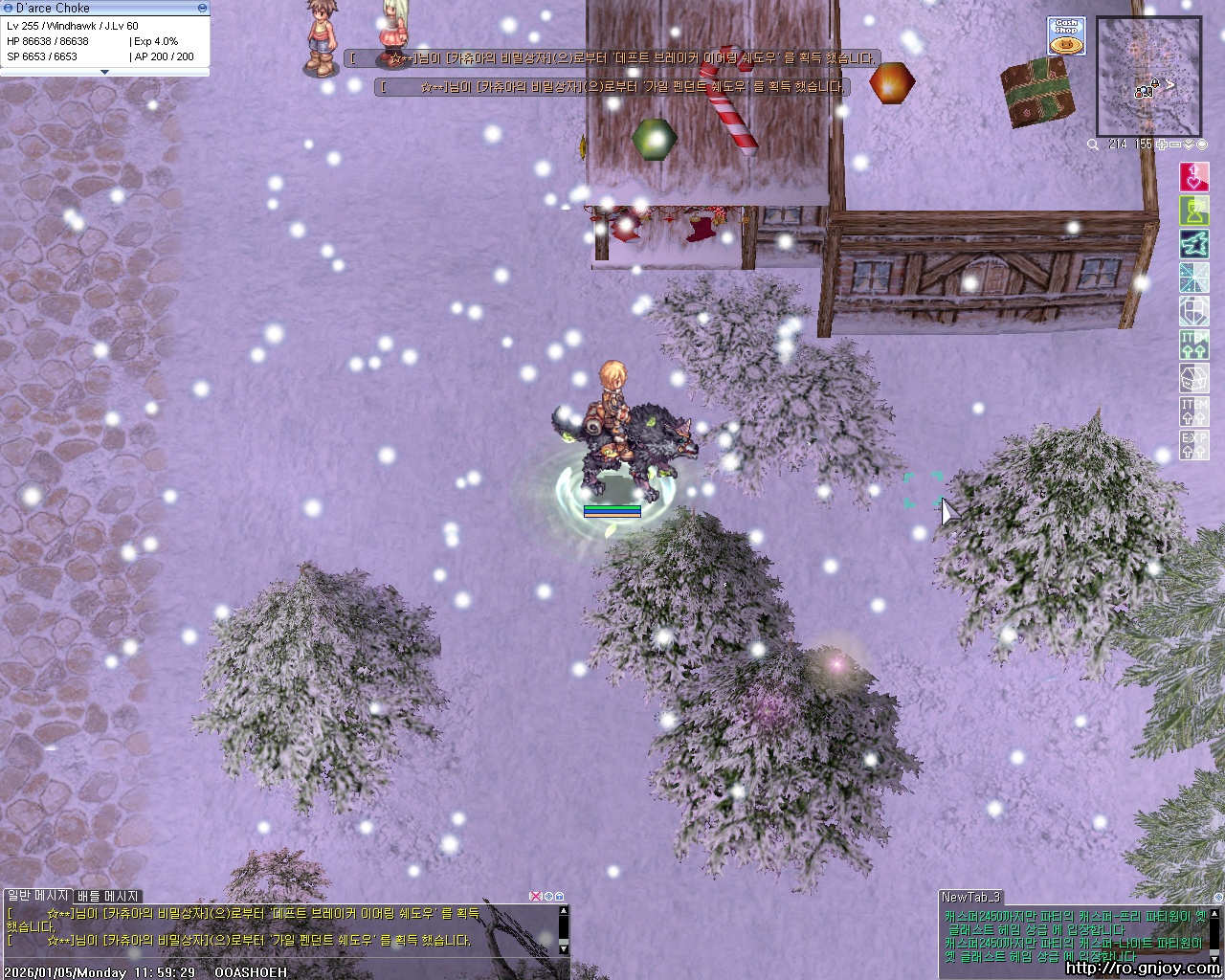
Task: Select the green hourglass figure status icon
Action: tap(1193, 211)
